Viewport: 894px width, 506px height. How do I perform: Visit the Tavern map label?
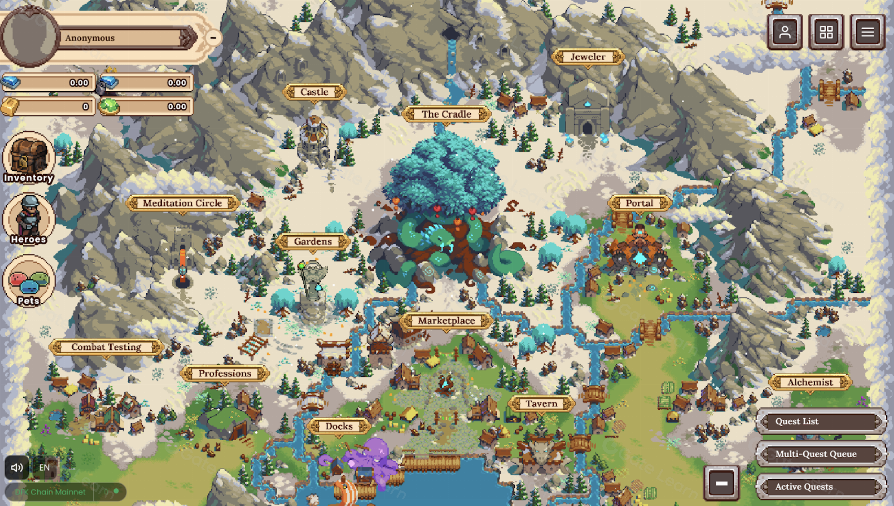(x=542, y=404)
